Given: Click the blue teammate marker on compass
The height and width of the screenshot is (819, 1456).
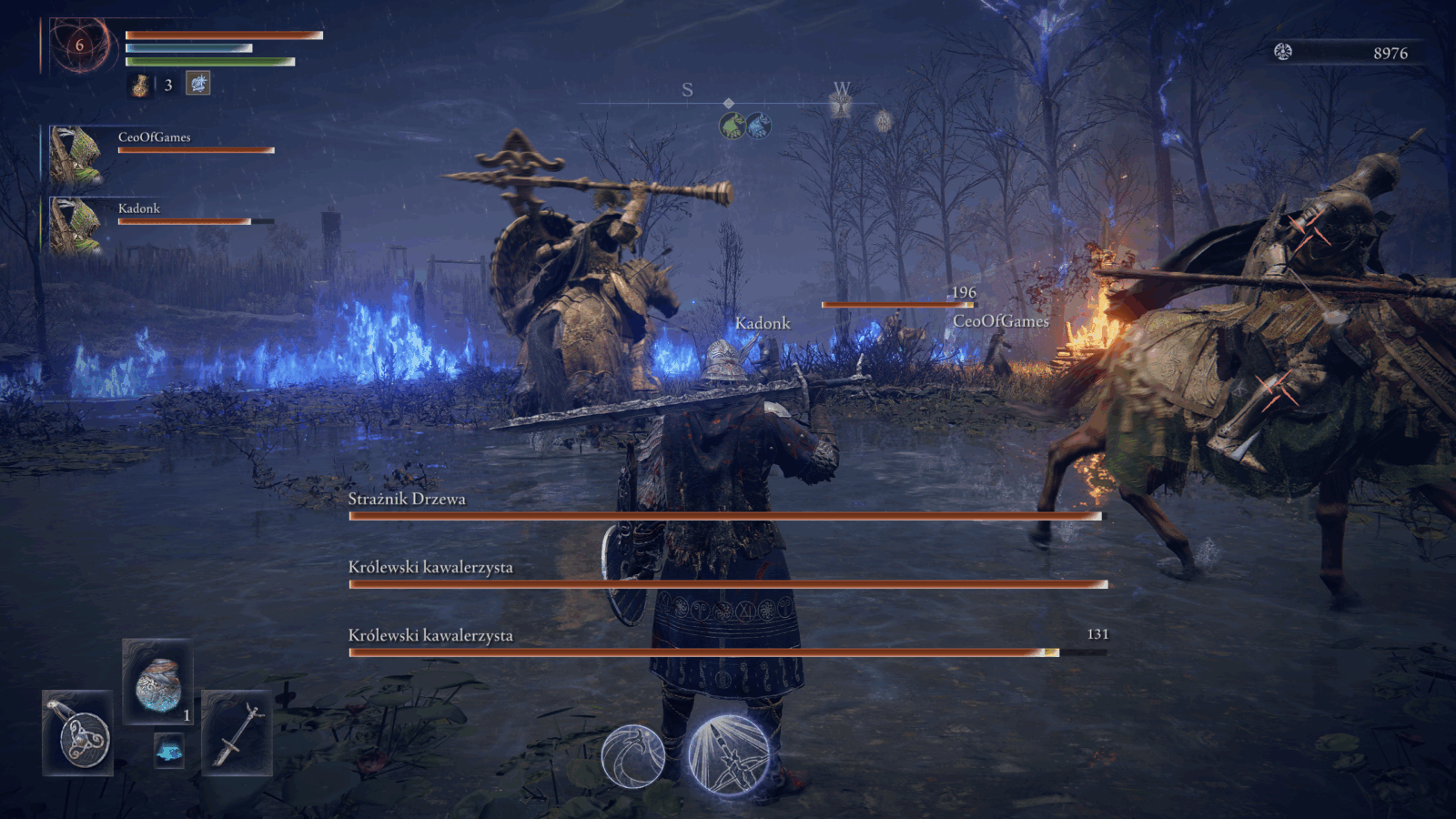Looking at the screenshot, I should 759,126.
